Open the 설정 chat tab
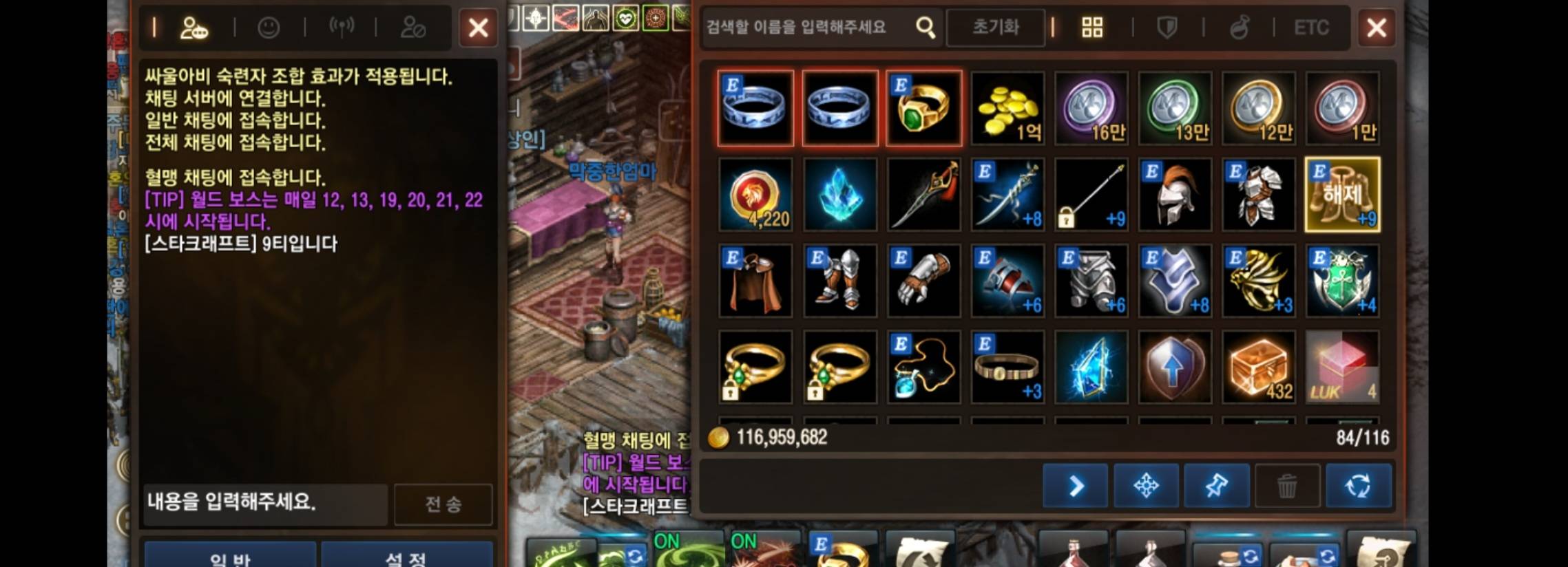 tap(407, 559)
